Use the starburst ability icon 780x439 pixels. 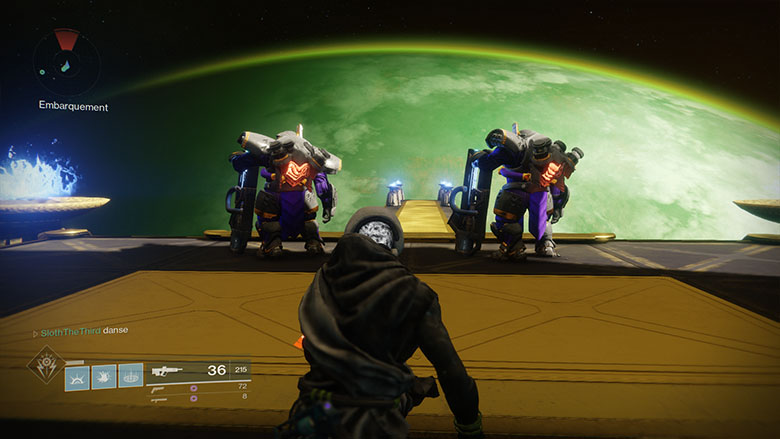click(x=104, y=377)
